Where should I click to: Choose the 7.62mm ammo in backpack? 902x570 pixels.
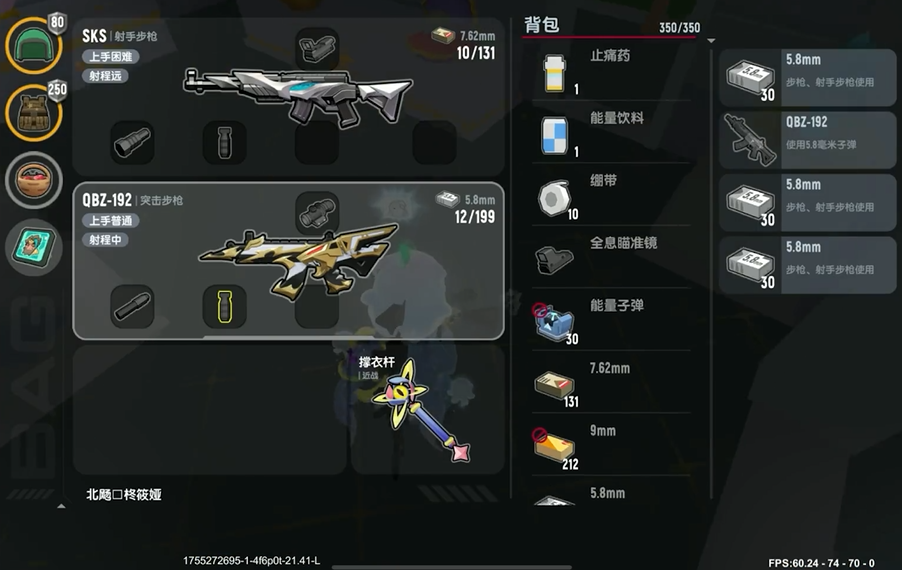[612, 384]
